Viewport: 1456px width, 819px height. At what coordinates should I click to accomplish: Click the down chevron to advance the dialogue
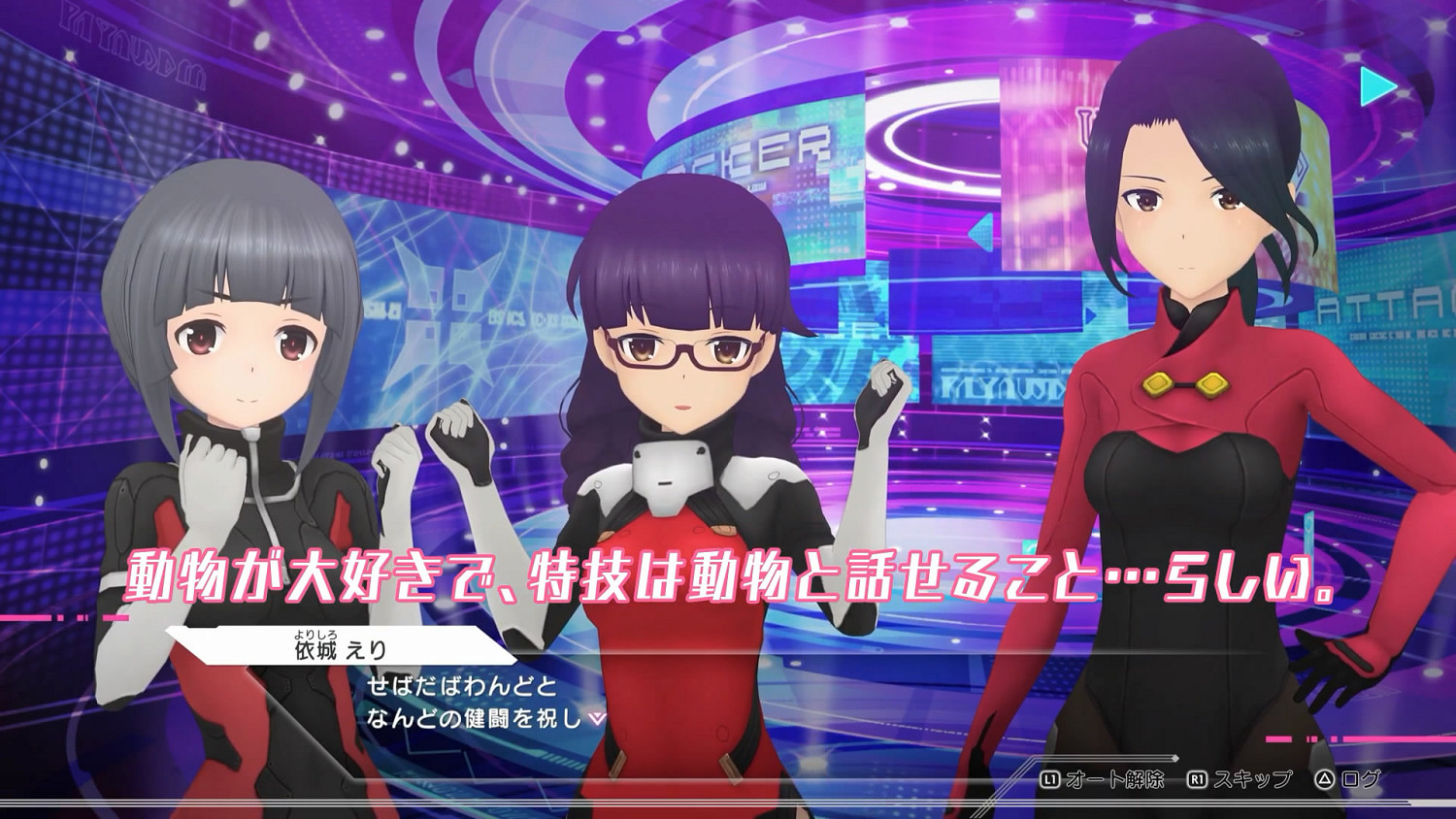click(x=596, y=718)
